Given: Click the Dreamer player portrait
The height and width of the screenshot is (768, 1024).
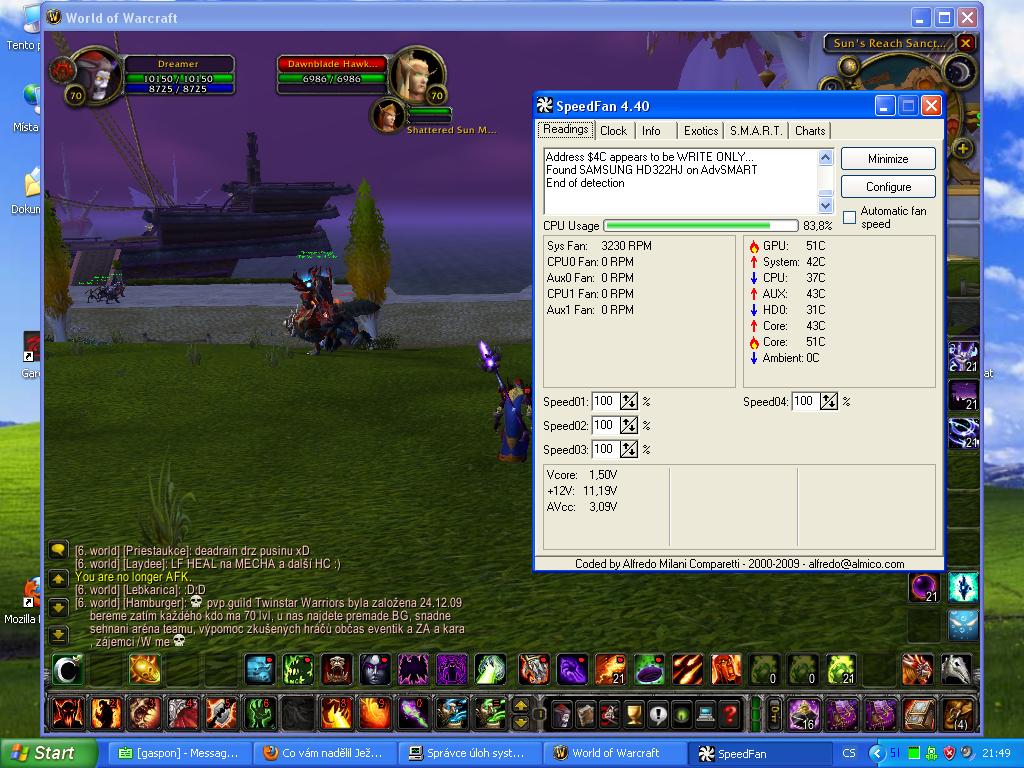Looking at the screenshot, I should pyautogui.click(x=99, y=76).
